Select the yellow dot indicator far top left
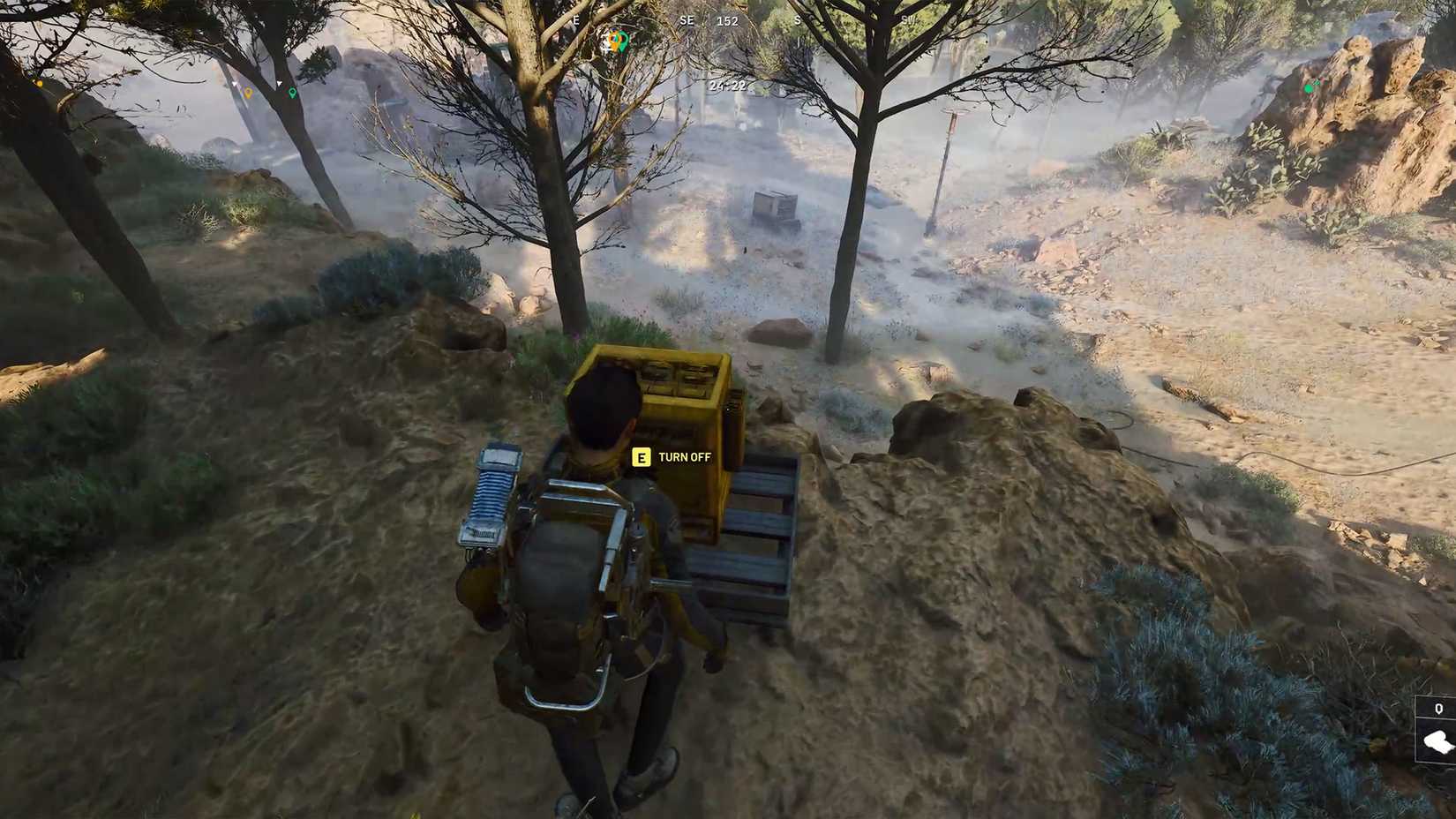 (40, 83)
